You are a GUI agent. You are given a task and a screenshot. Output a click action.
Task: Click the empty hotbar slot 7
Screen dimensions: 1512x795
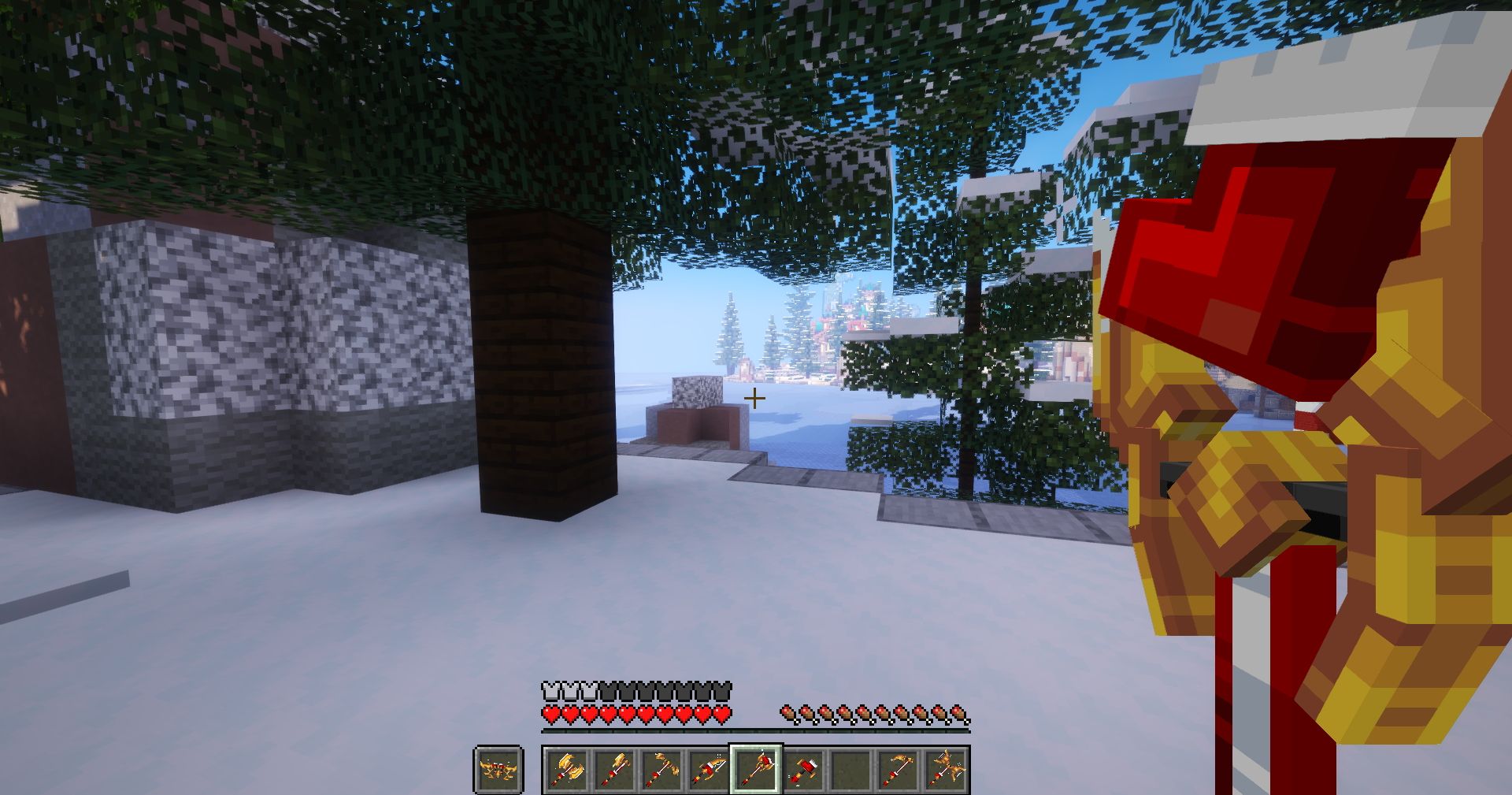(x=852, y=771)
